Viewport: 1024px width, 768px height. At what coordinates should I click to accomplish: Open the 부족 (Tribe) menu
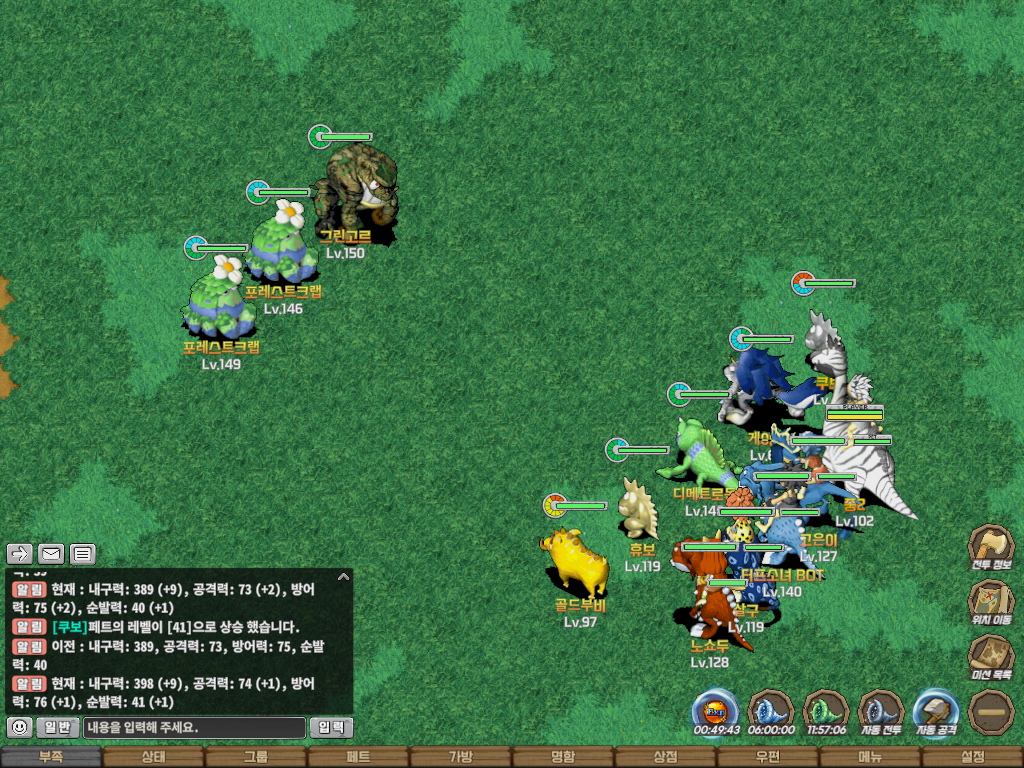point(51,757)
